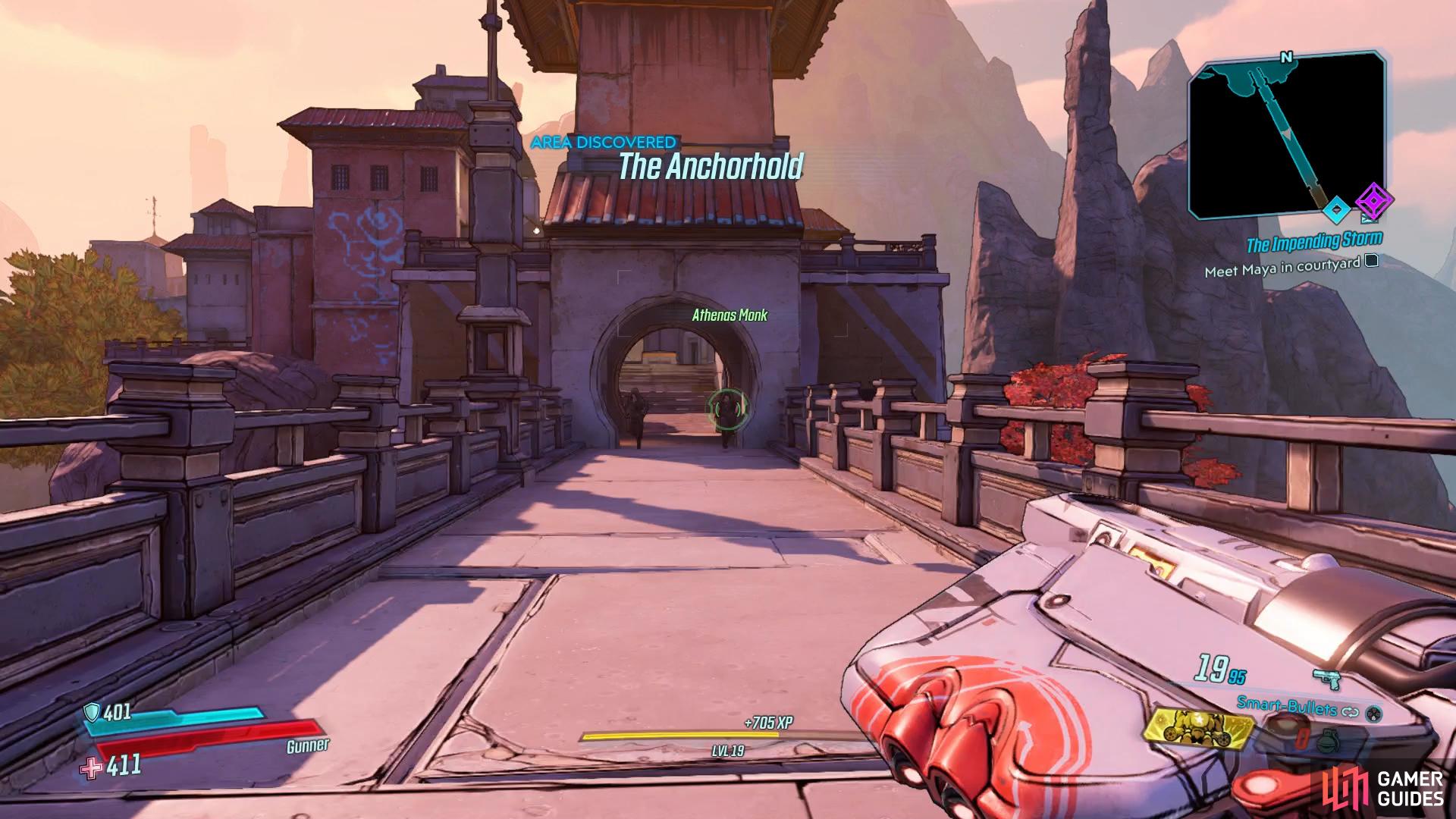
Task: Click the d-pad weapon-swap toggle icon
Action: pos(1373,714)
